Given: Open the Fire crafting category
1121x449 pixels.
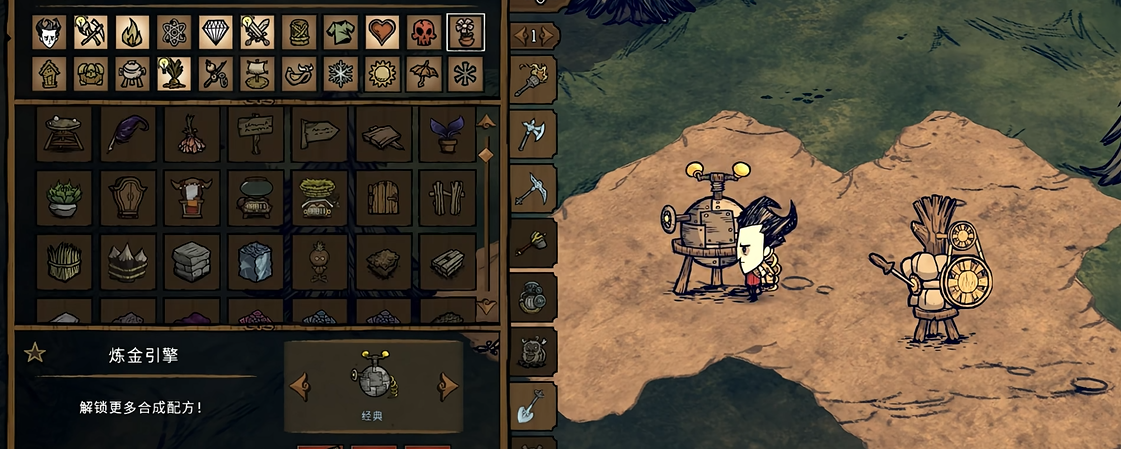Looking at the screenshot, I should [132, 32].
